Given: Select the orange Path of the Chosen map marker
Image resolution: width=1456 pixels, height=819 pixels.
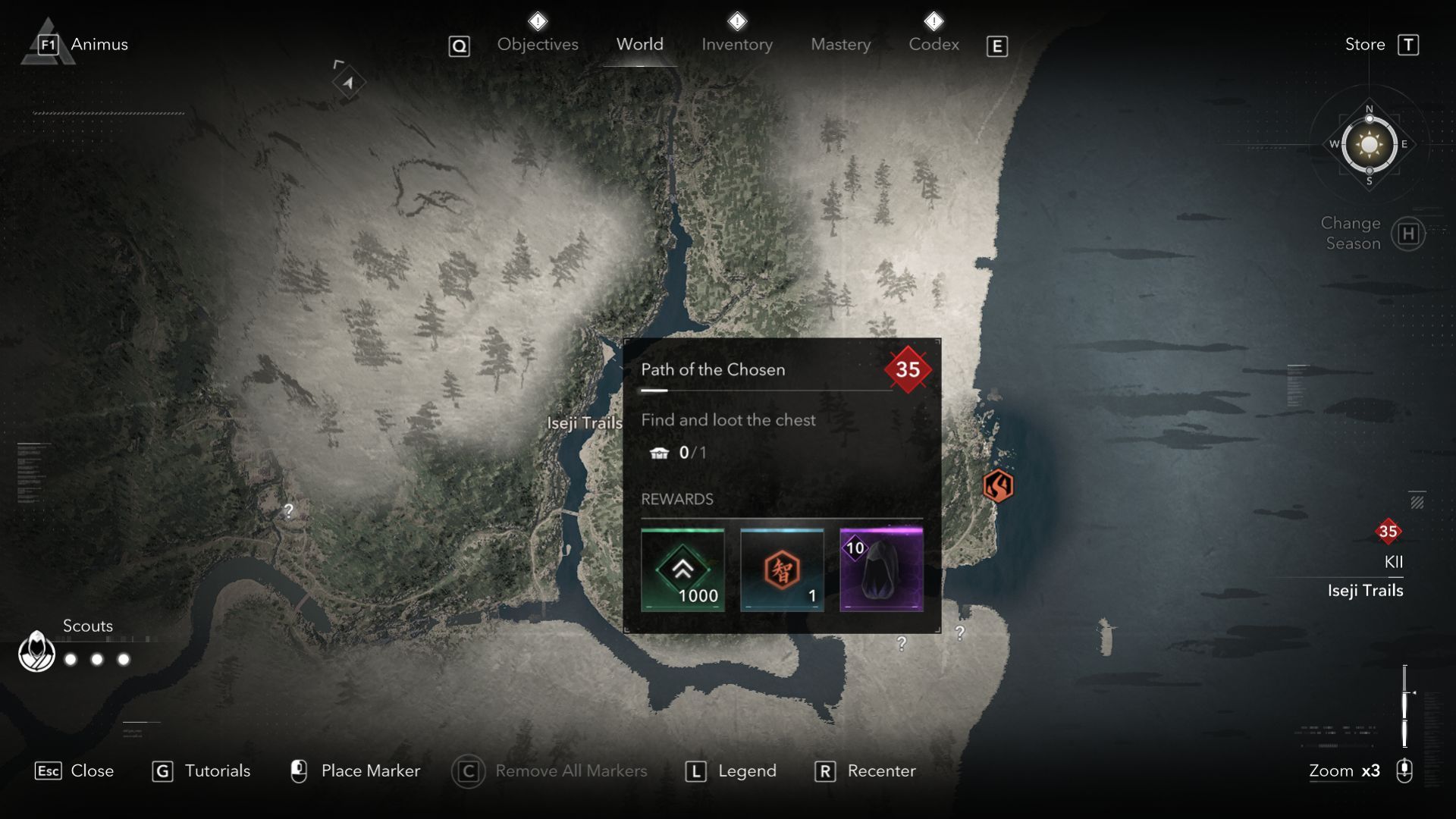Looking at the screenshot, I should [997, 485].
